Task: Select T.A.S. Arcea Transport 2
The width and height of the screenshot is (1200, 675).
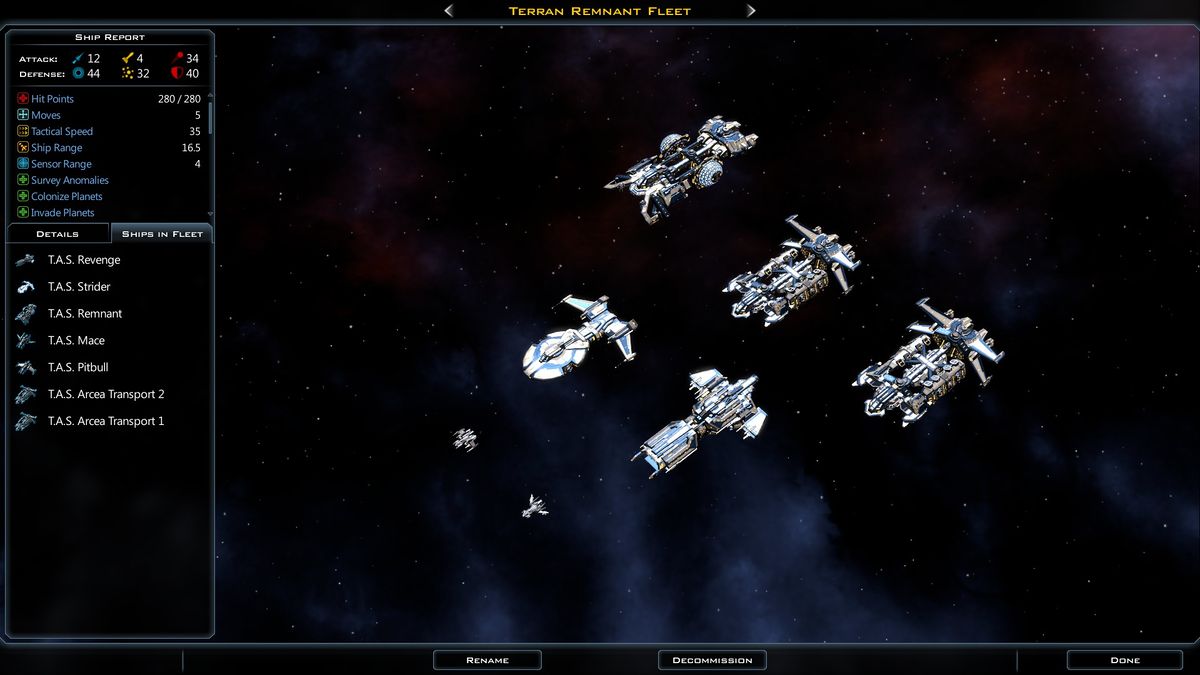Action: tap(106, 395)
